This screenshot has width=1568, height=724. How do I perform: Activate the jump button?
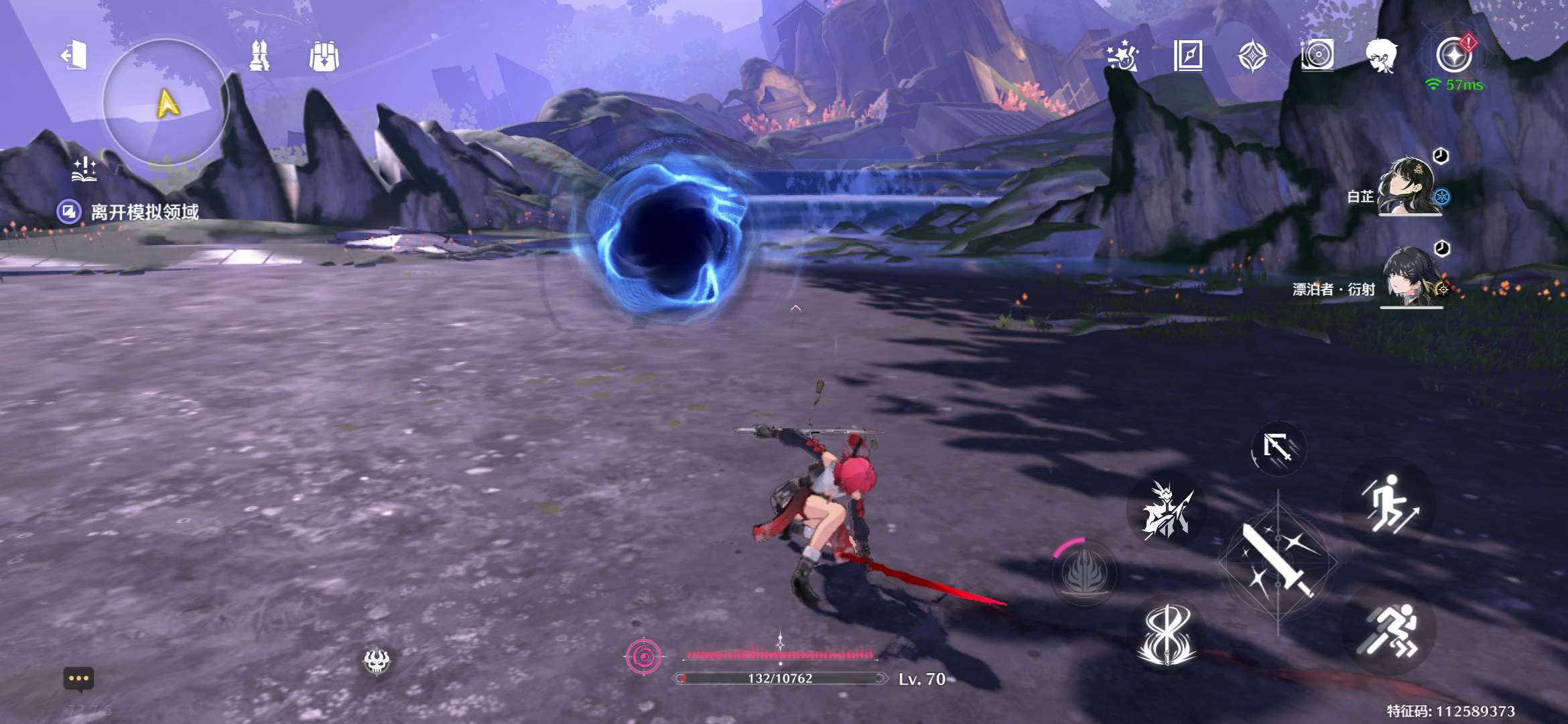[1389, 504]
